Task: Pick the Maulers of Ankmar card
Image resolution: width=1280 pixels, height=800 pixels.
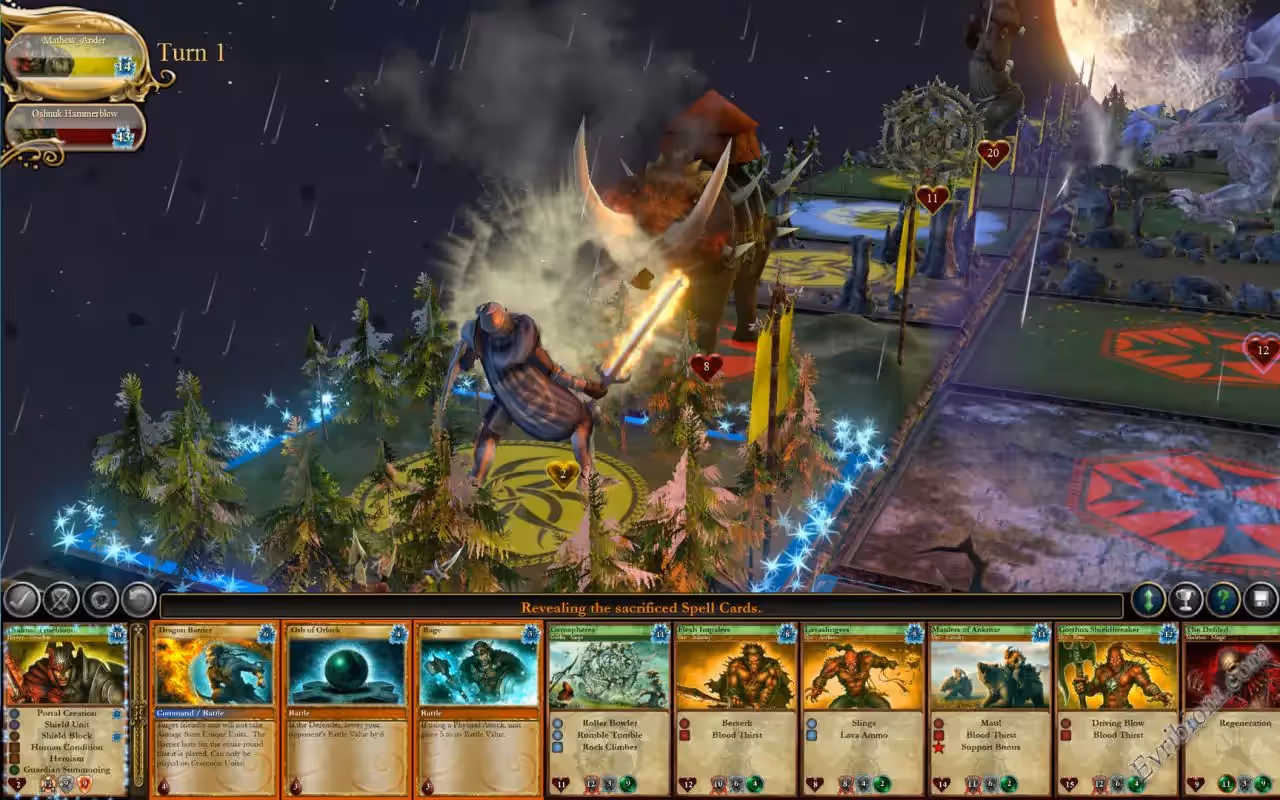Action: (x=990, y=710)
